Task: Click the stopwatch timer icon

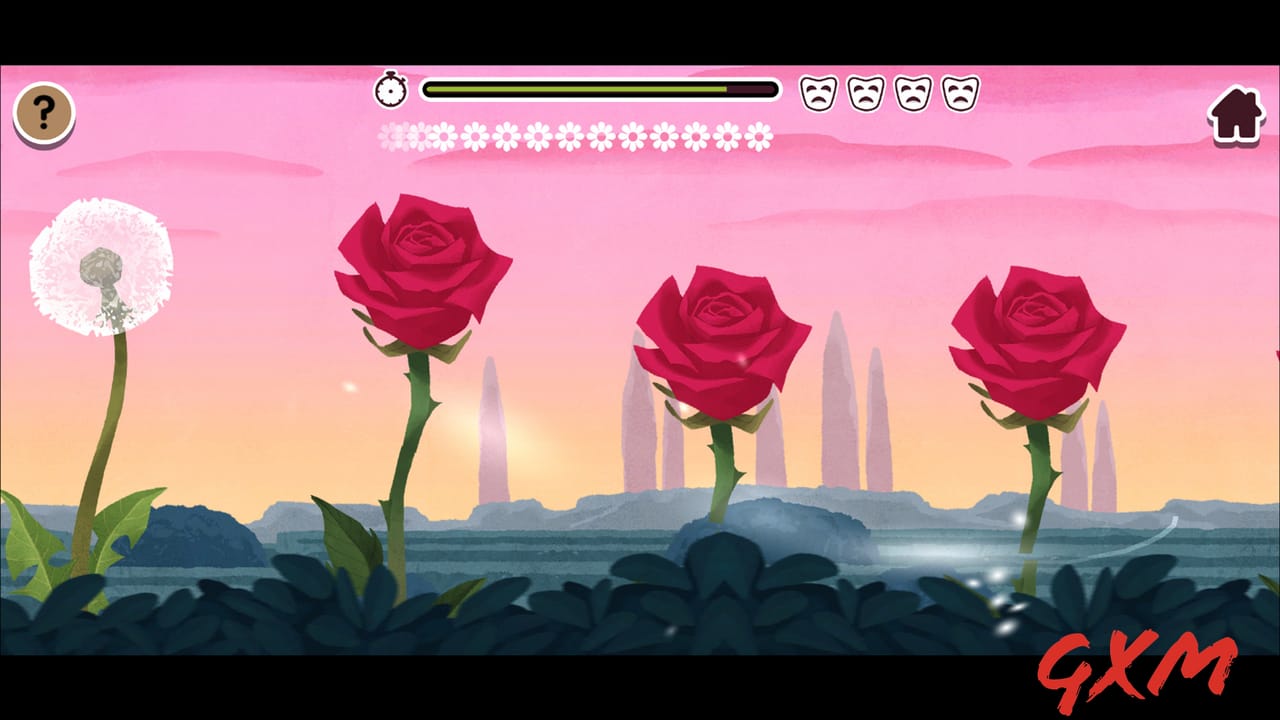Action: point(392,88)
